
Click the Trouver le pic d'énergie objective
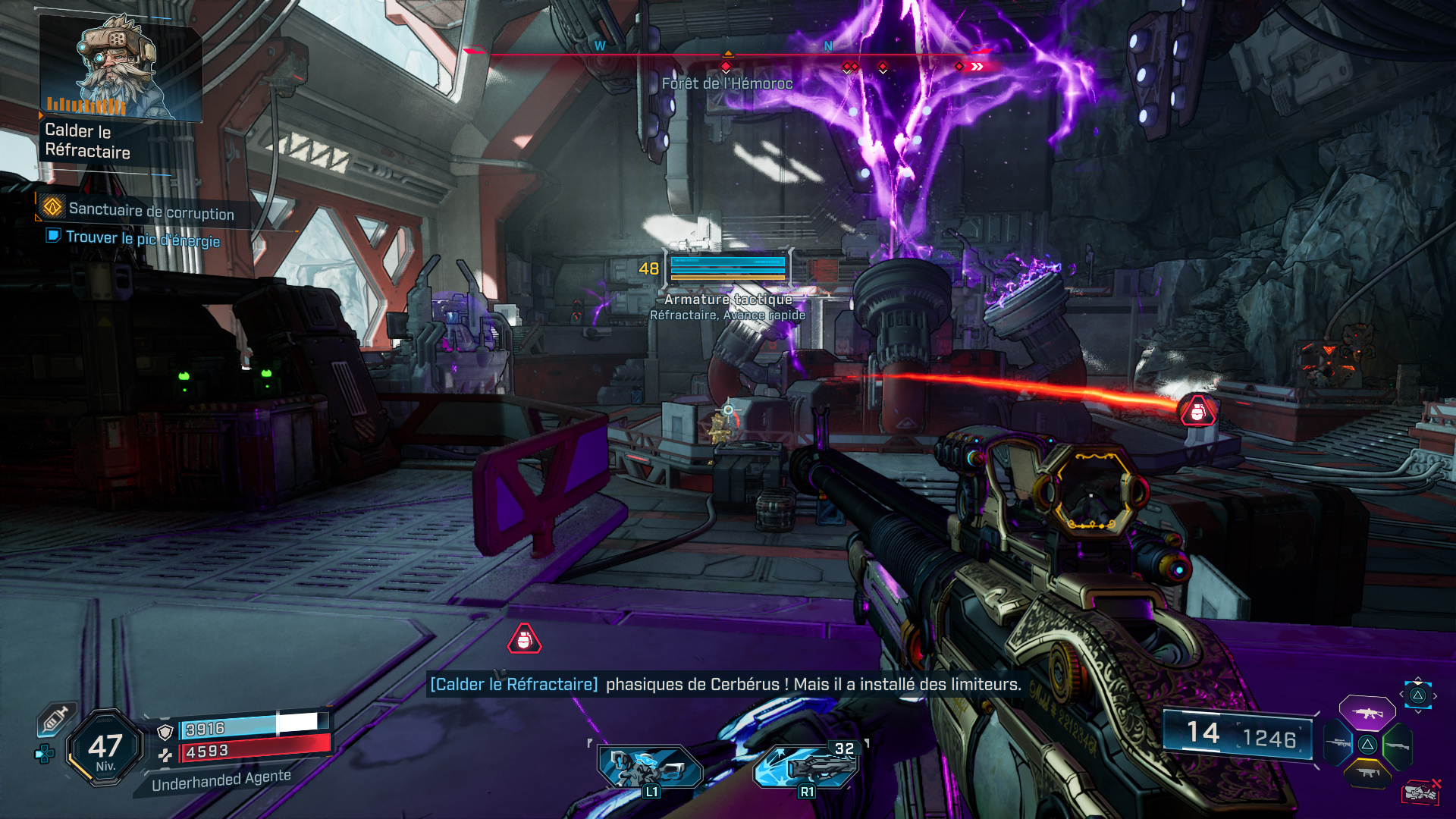143,238
